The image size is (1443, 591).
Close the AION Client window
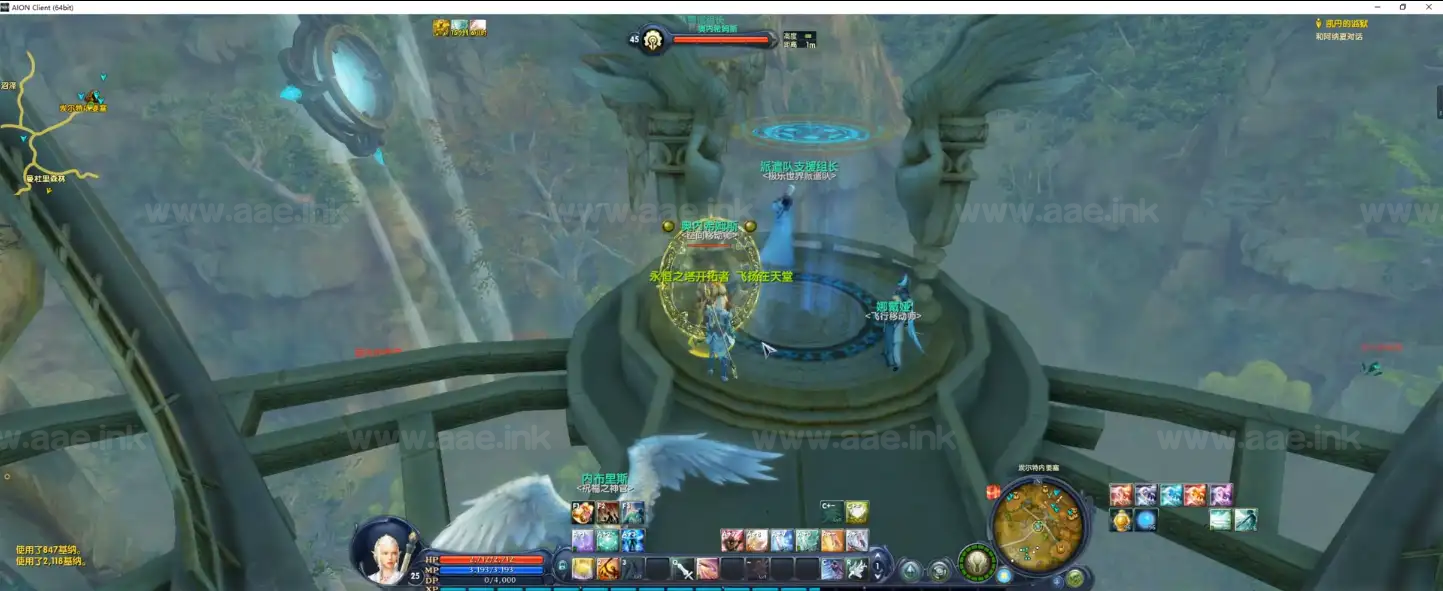1429,7
